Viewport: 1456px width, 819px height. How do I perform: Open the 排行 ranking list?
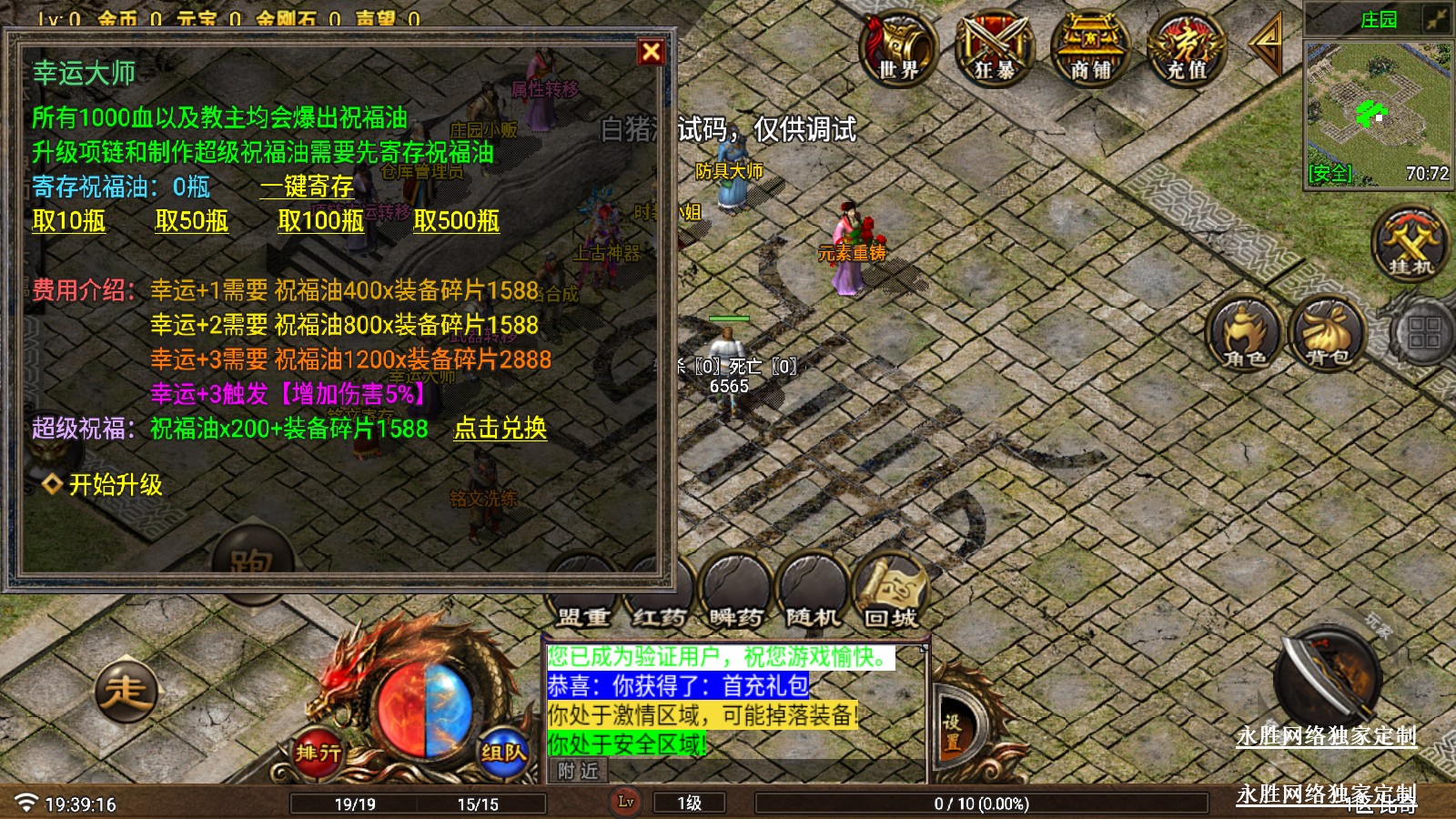[x=318, y=753]
